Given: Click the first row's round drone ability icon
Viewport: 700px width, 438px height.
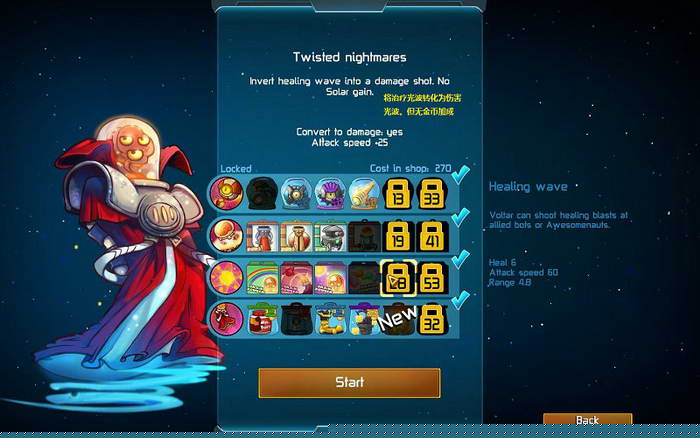Looking at the screenshot, I should (224, 192).
